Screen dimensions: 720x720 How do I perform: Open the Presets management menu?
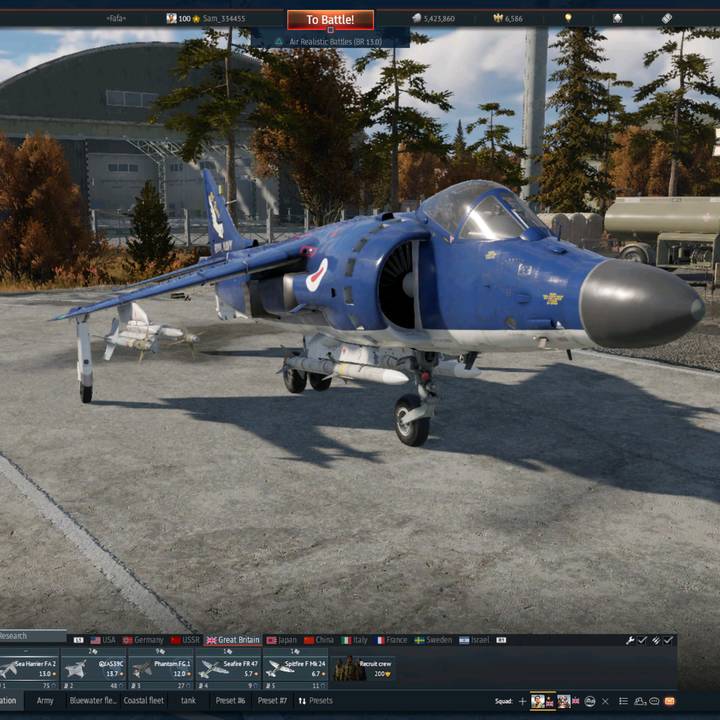[x=315, y=701]
